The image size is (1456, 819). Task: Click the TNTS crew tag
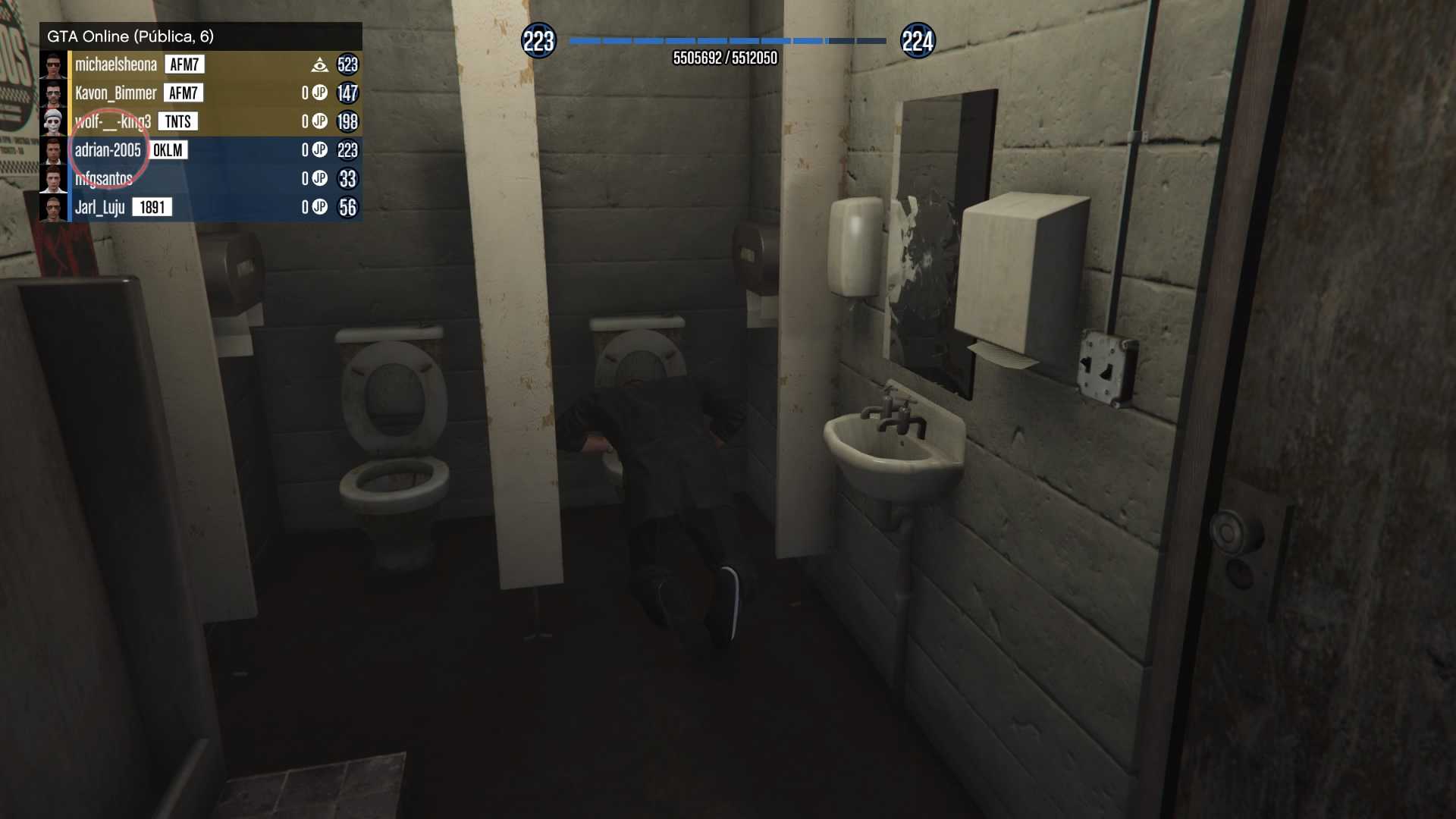(x=177, y=121)
